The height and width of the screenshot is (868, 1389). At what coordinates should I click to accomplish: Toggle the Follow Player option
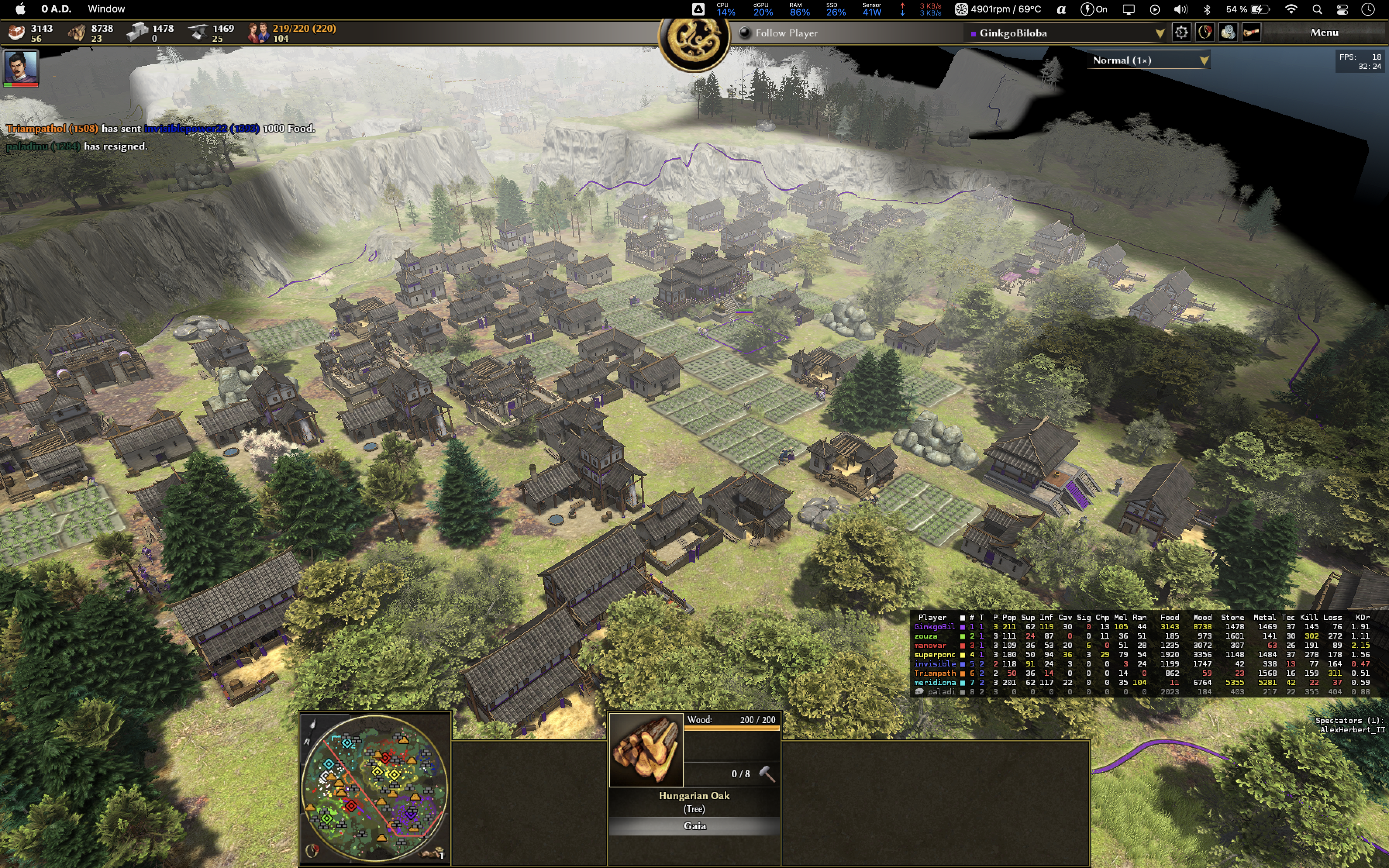745,33
